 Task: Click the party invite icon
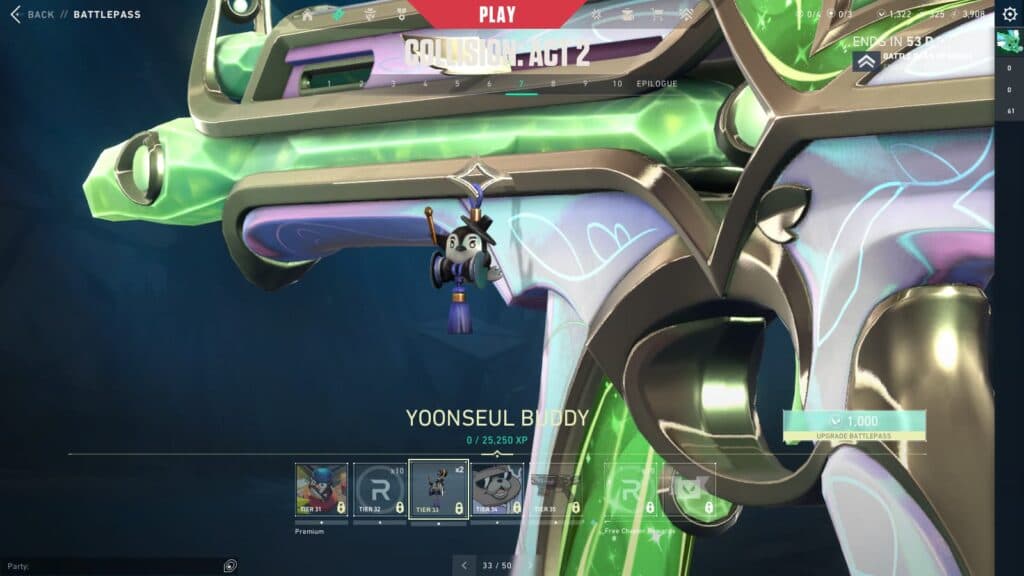pyautogui.click(x=230, y=566)
